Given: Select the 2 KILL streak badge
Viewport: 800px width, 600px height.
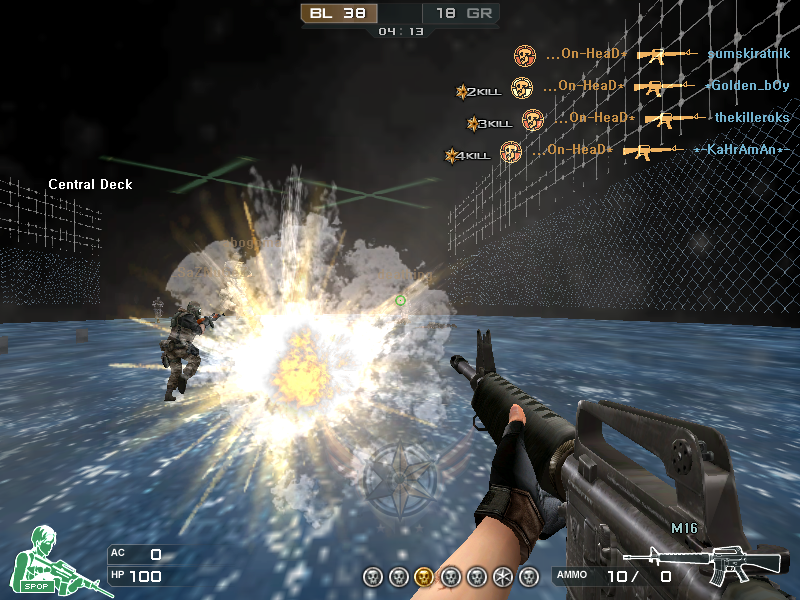Looking at the screenshot, I should (x=478, y=92).
